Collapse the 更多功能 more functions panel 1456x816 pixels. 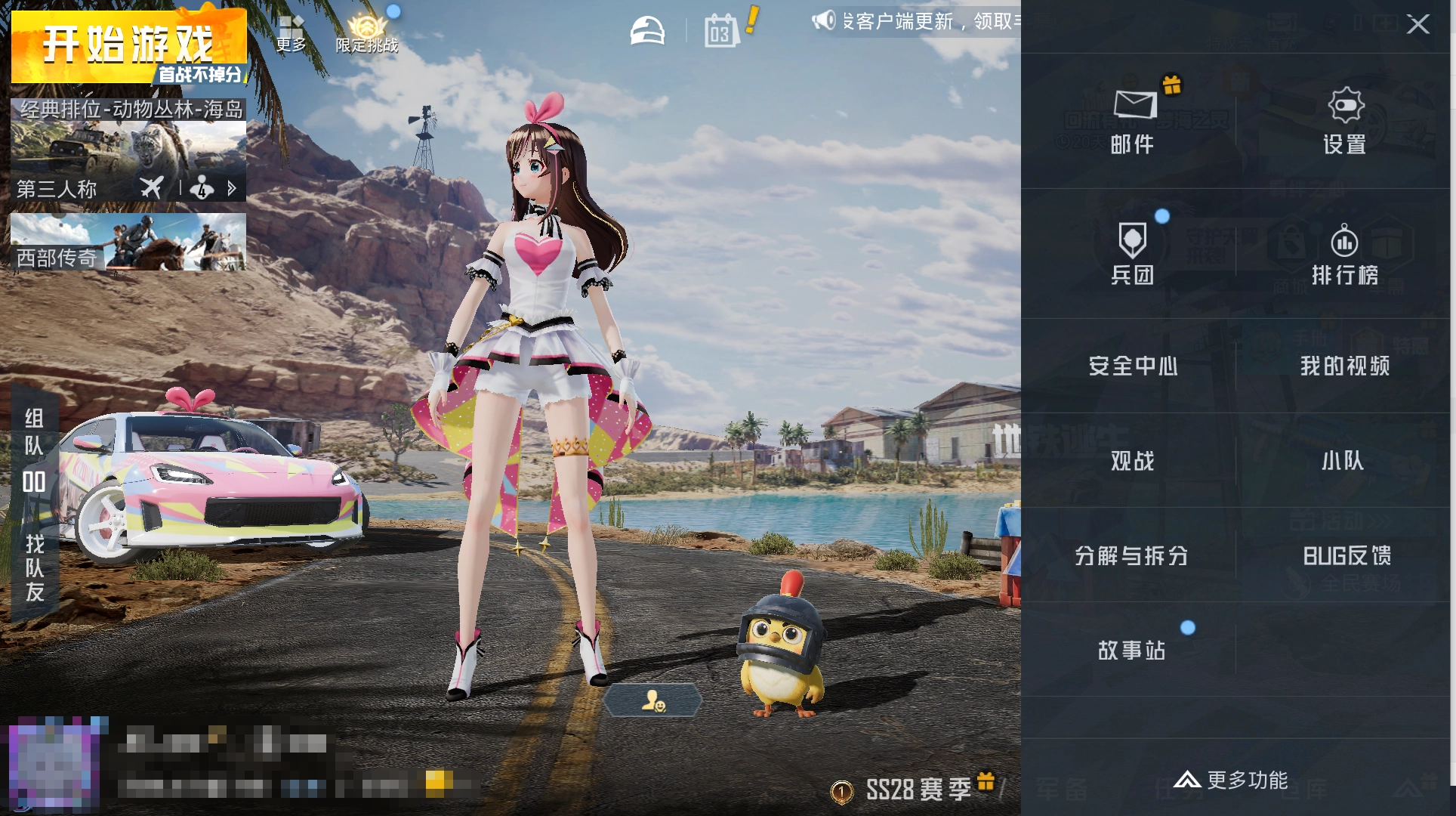click(1231, 780)
